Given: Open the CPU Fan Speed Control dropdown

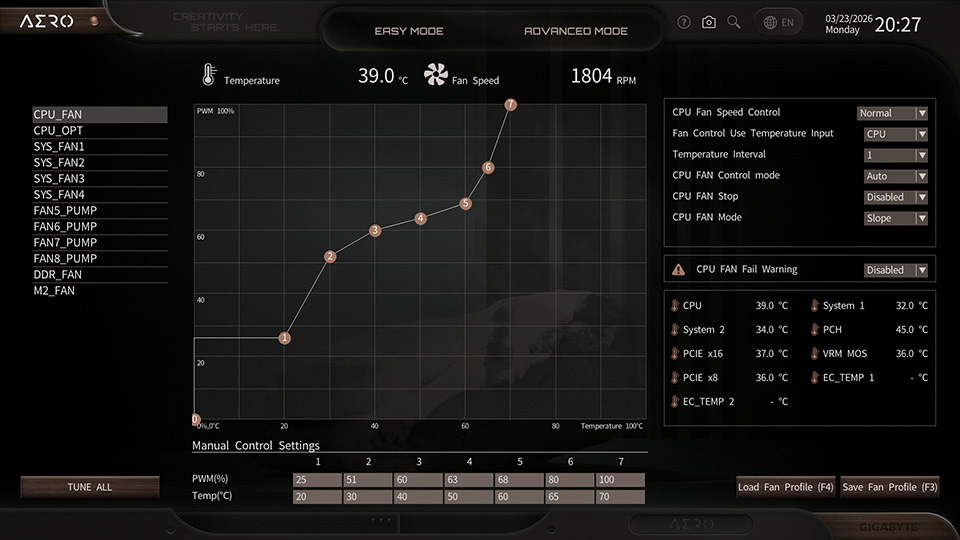Looking at the screenshot, I should coord(892,113).
